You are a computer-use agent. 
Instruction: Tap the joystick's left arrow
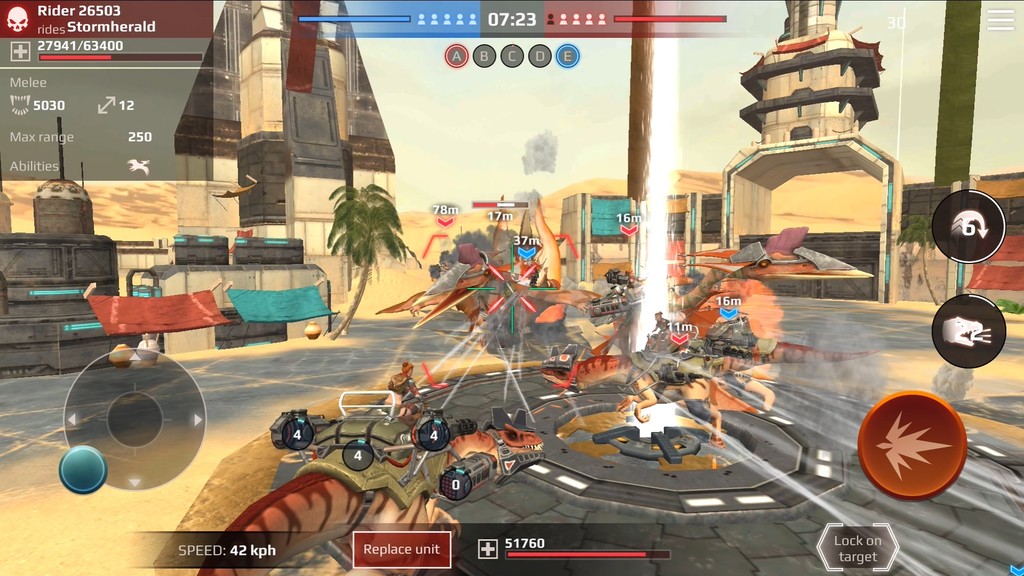tap(72, 420)
